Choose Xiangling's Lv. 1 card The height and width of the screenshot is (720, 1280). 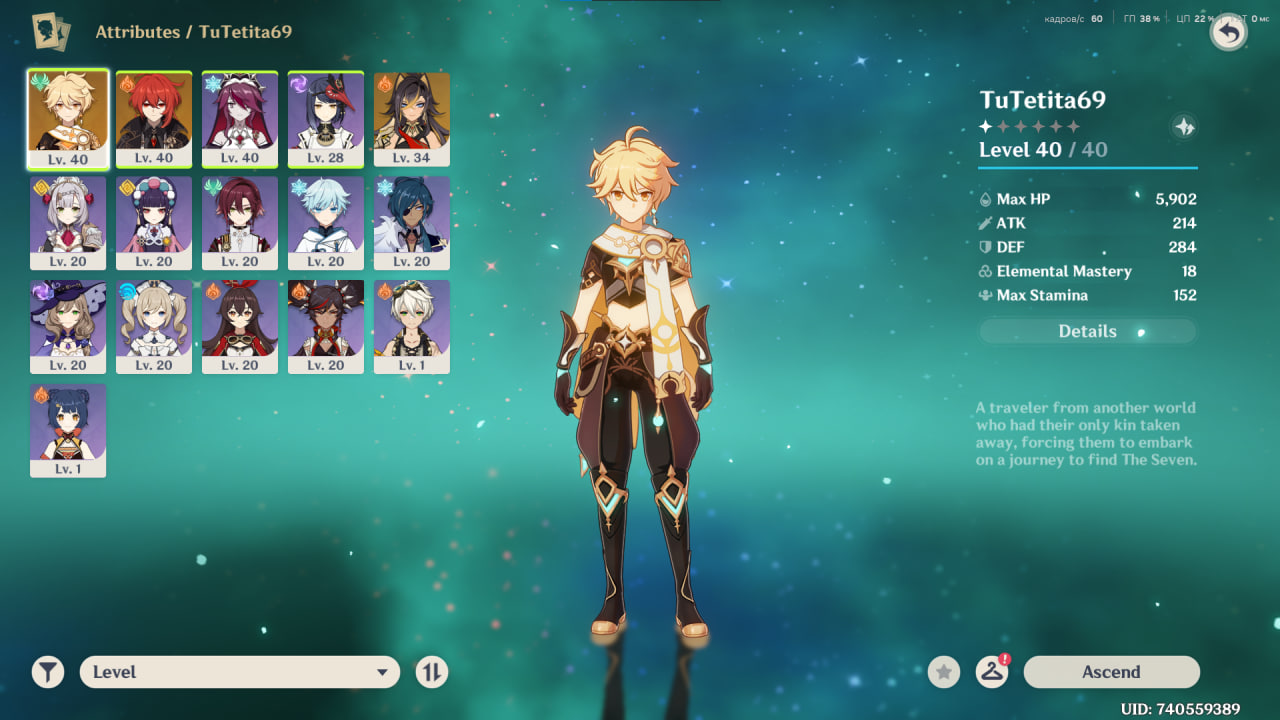tap(68, 430)
